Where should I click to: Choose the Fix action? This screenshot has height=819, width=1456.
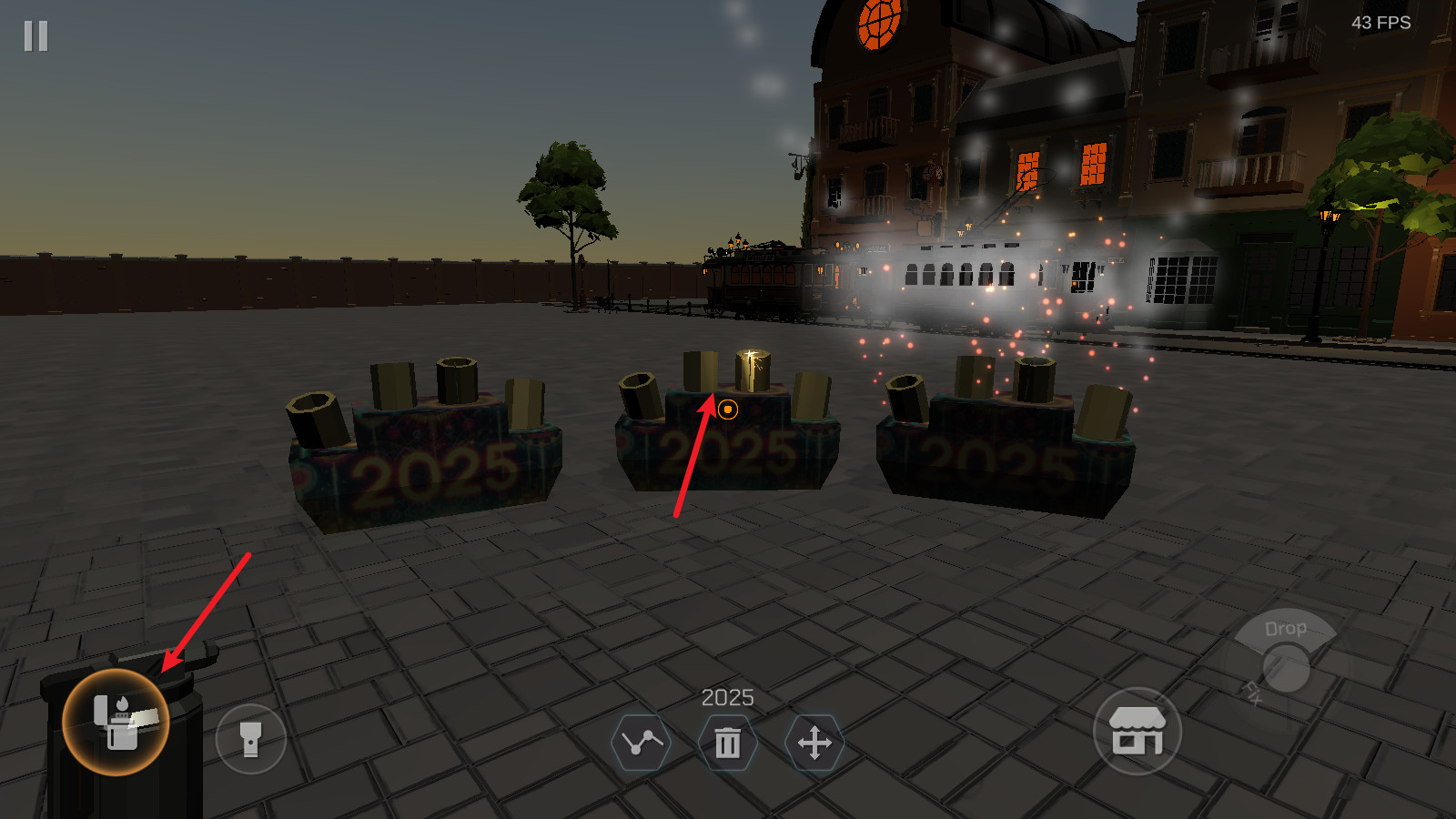pyautogui.click(x=1253, y=693)
